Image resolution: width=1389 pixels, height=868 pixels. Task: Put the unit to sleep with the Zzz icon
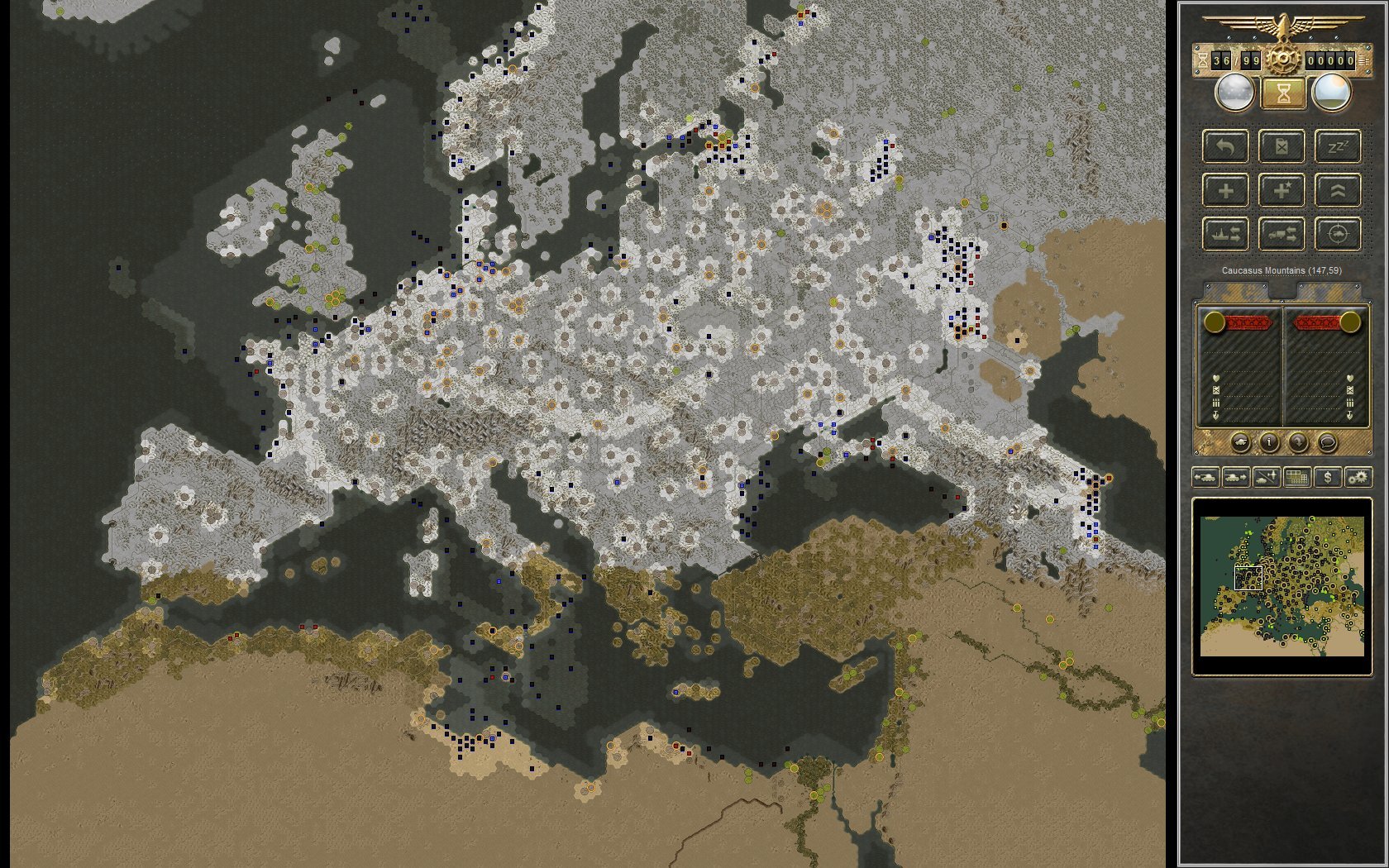[x=1337, y=147]
